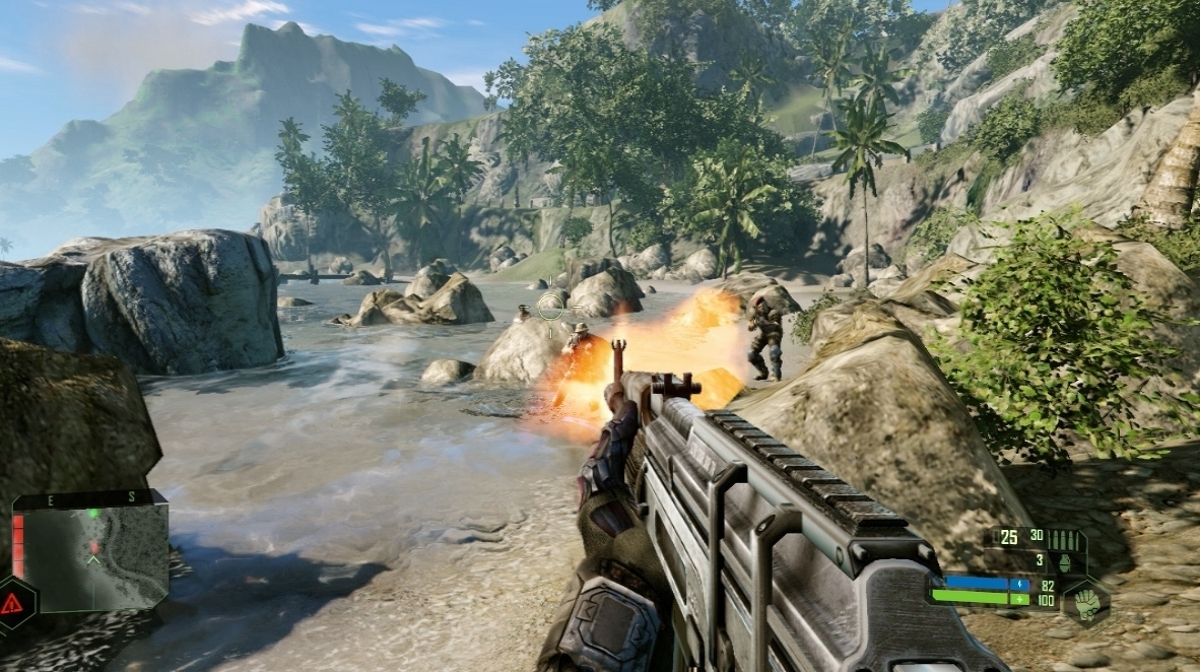The width and height of the screenshot is (1200, 672).
Task: Select the green objective marker on the minimap
Action: coord(93,514)
